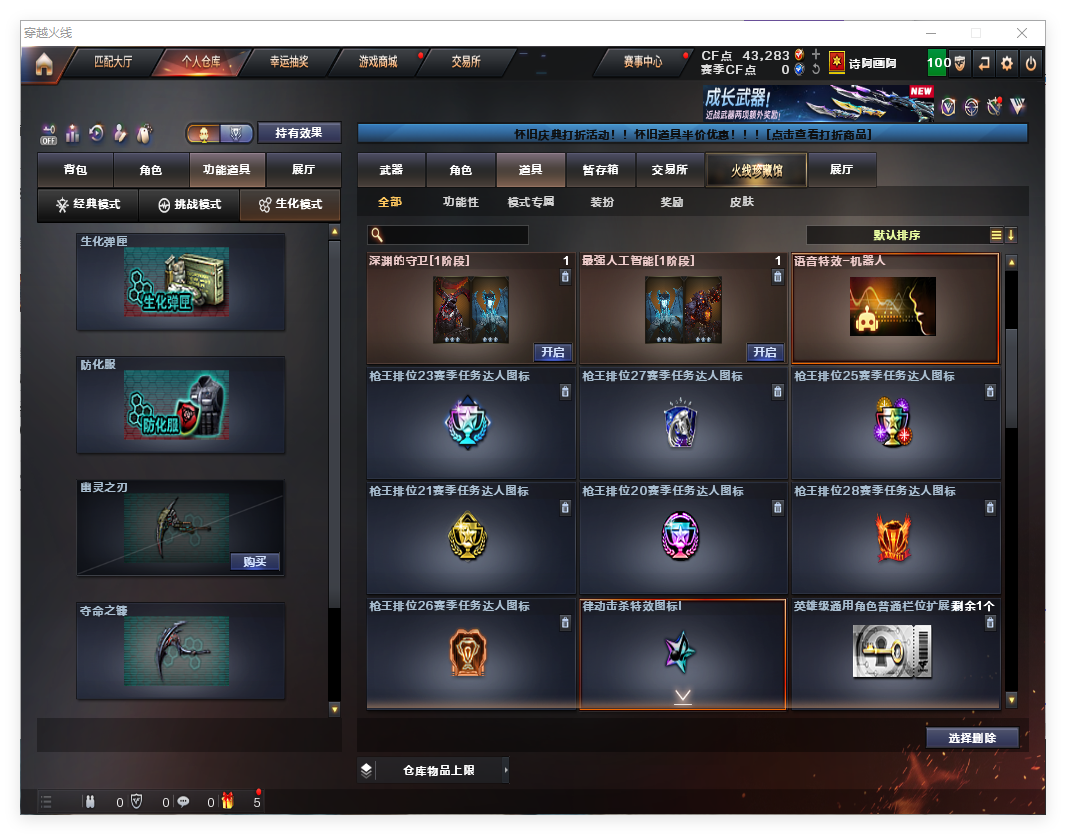The width and height of the screenshot is (1066, 835).
Task: Open game settings via the gear icon
Action: 1007,63
